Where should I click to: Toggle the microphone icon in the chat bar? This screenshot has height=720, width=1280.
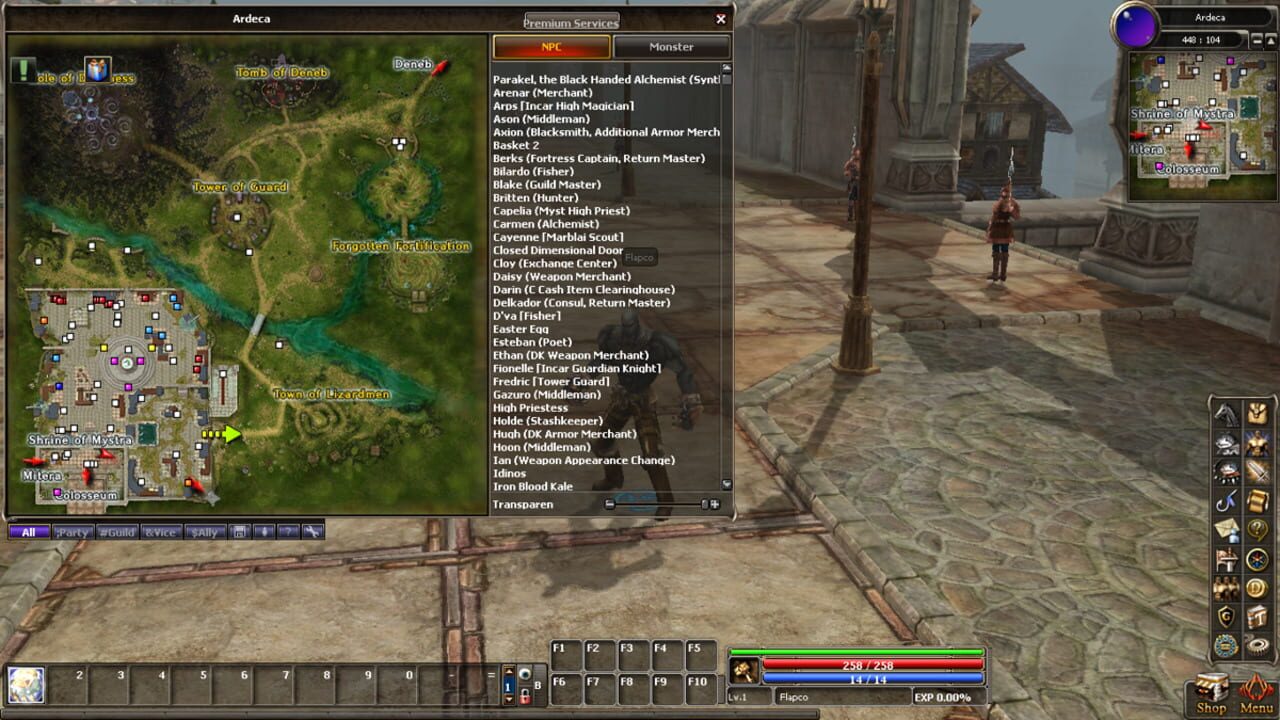coord(264,531)
